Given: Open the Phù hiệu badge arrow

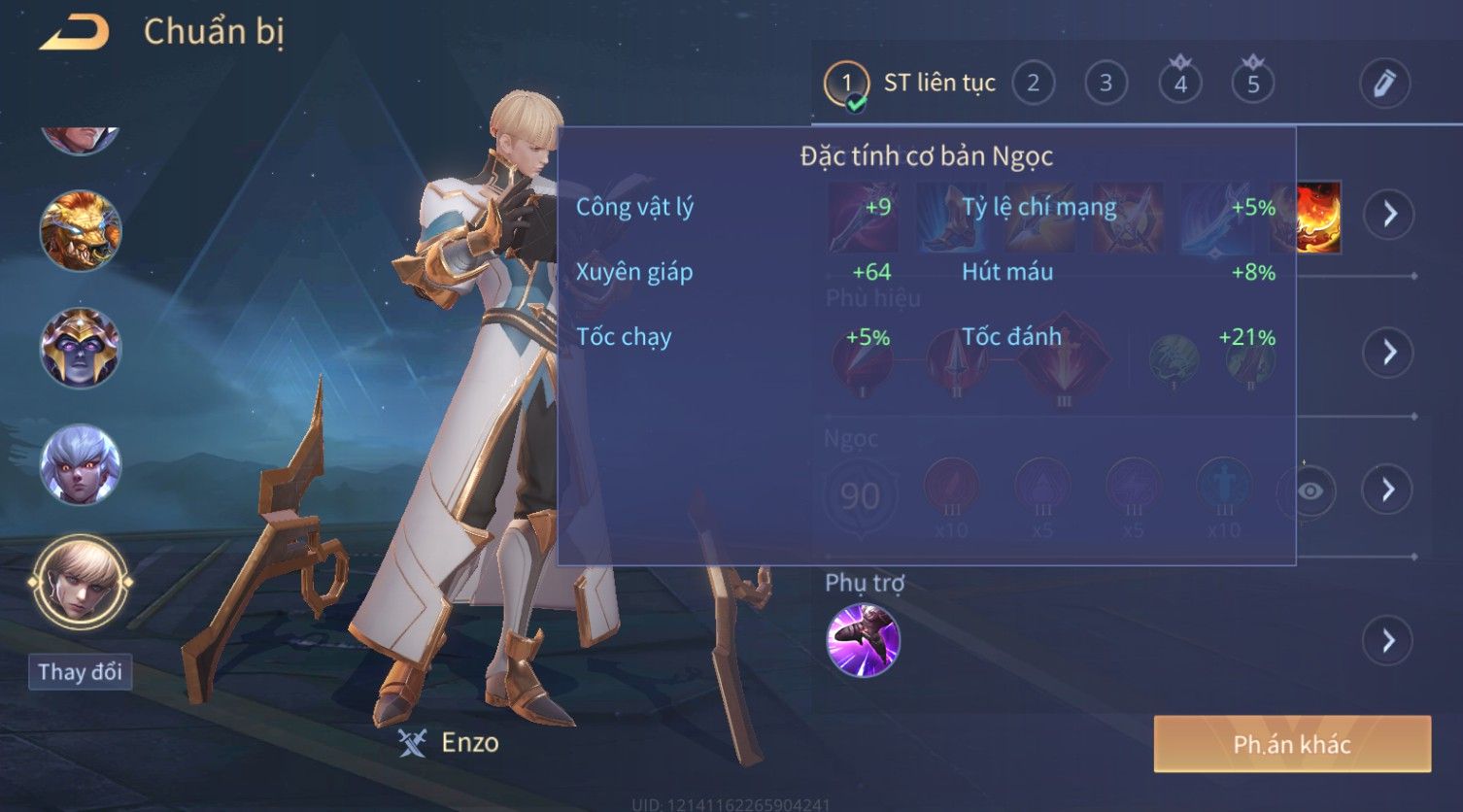Looking at the screenshot, I should [1389, 352].
